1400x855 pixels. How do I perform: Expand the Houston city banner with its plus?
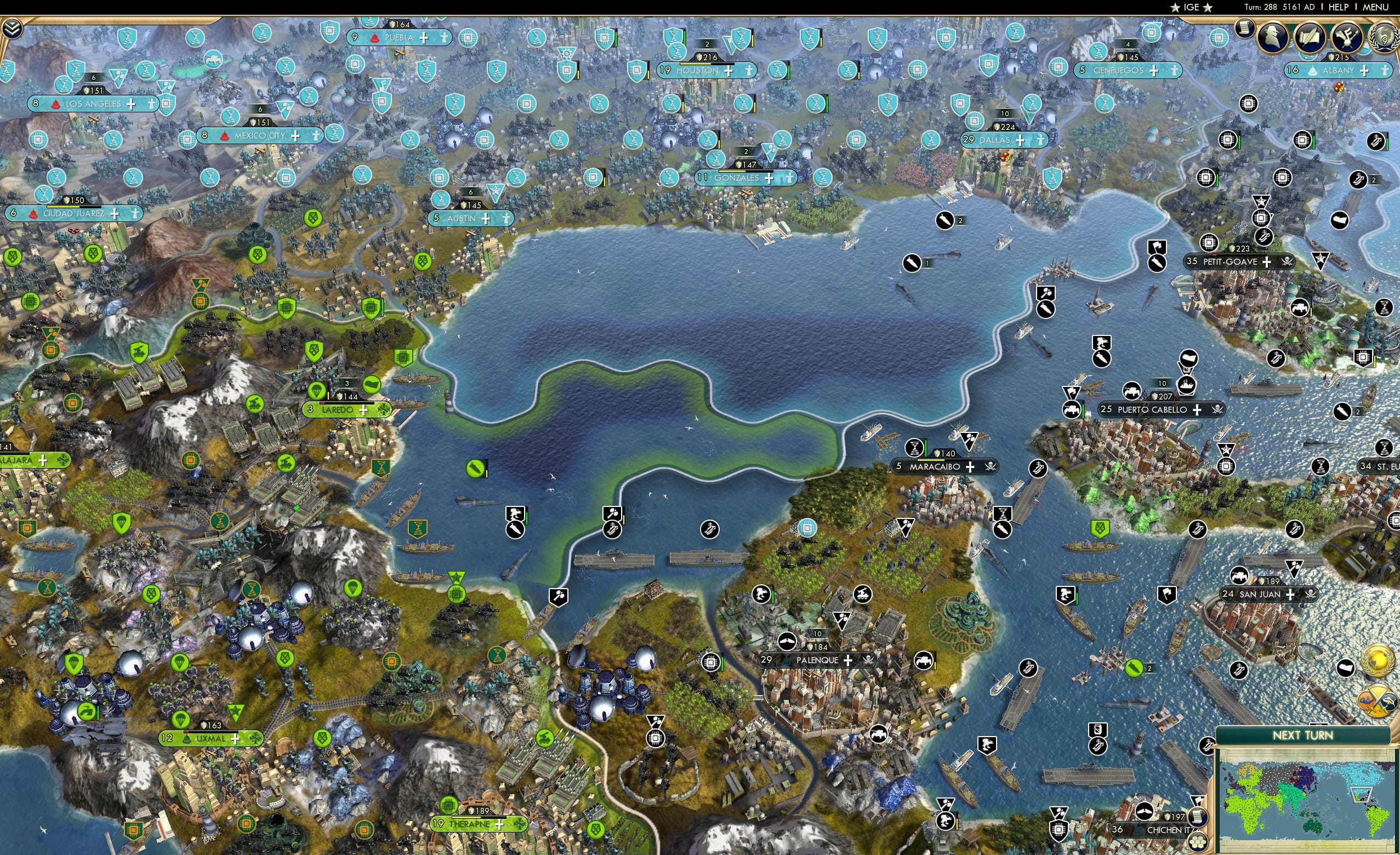tap(728, 71)
